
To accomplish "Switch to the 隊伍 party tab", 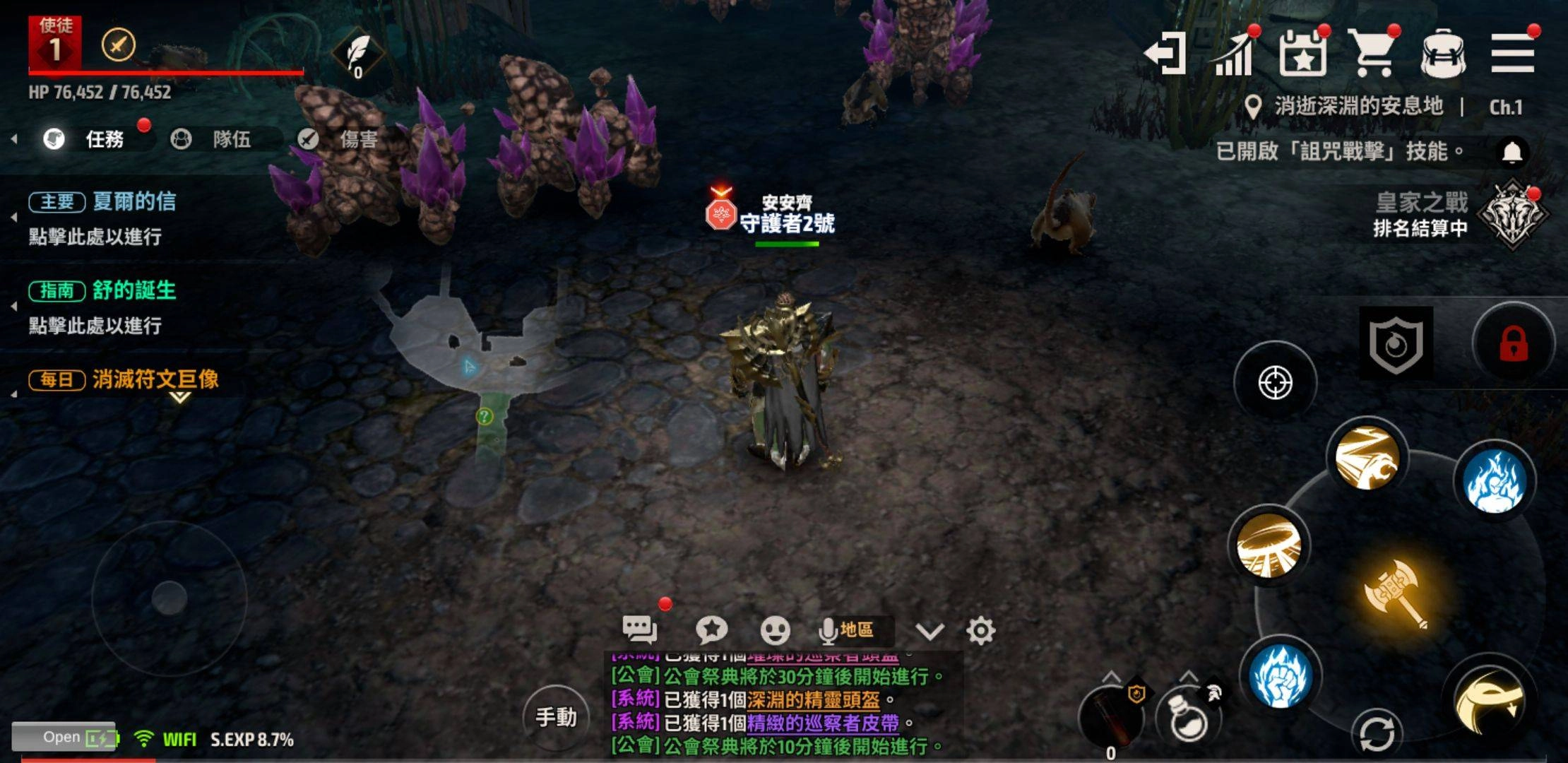I will pyautogui.click(x=213, y=139).
